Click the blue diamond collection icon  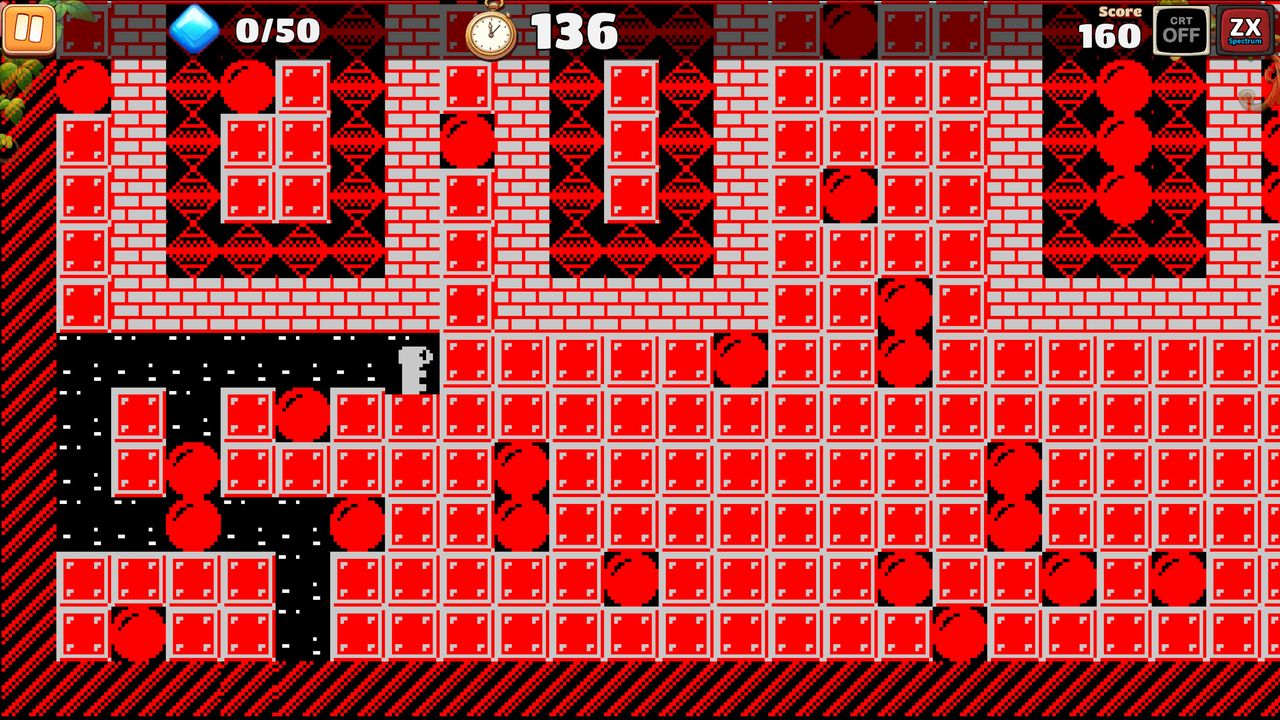[x=196, y=28]
